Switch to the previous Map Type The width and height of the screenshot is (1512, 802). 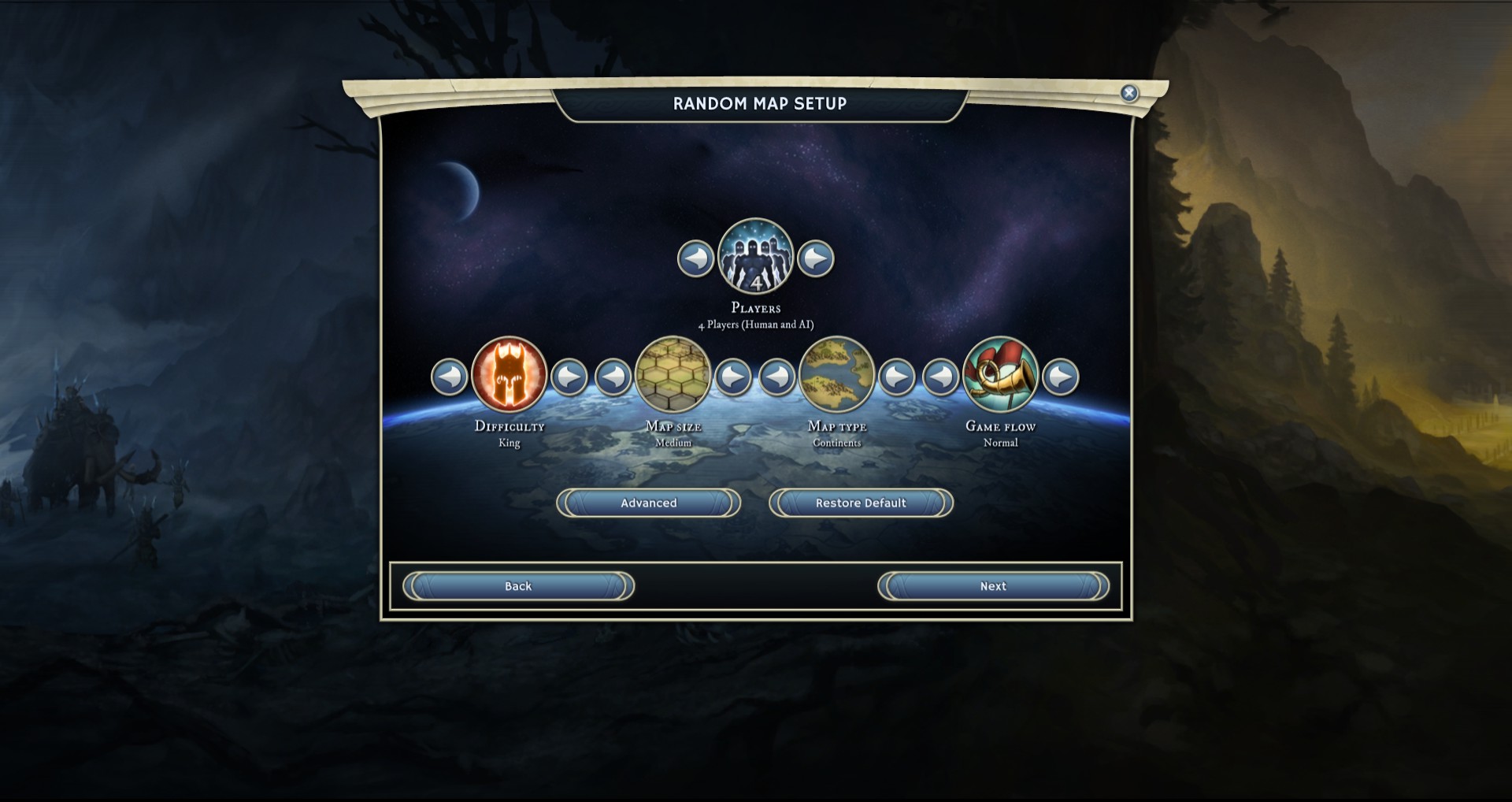pos(777,377)
